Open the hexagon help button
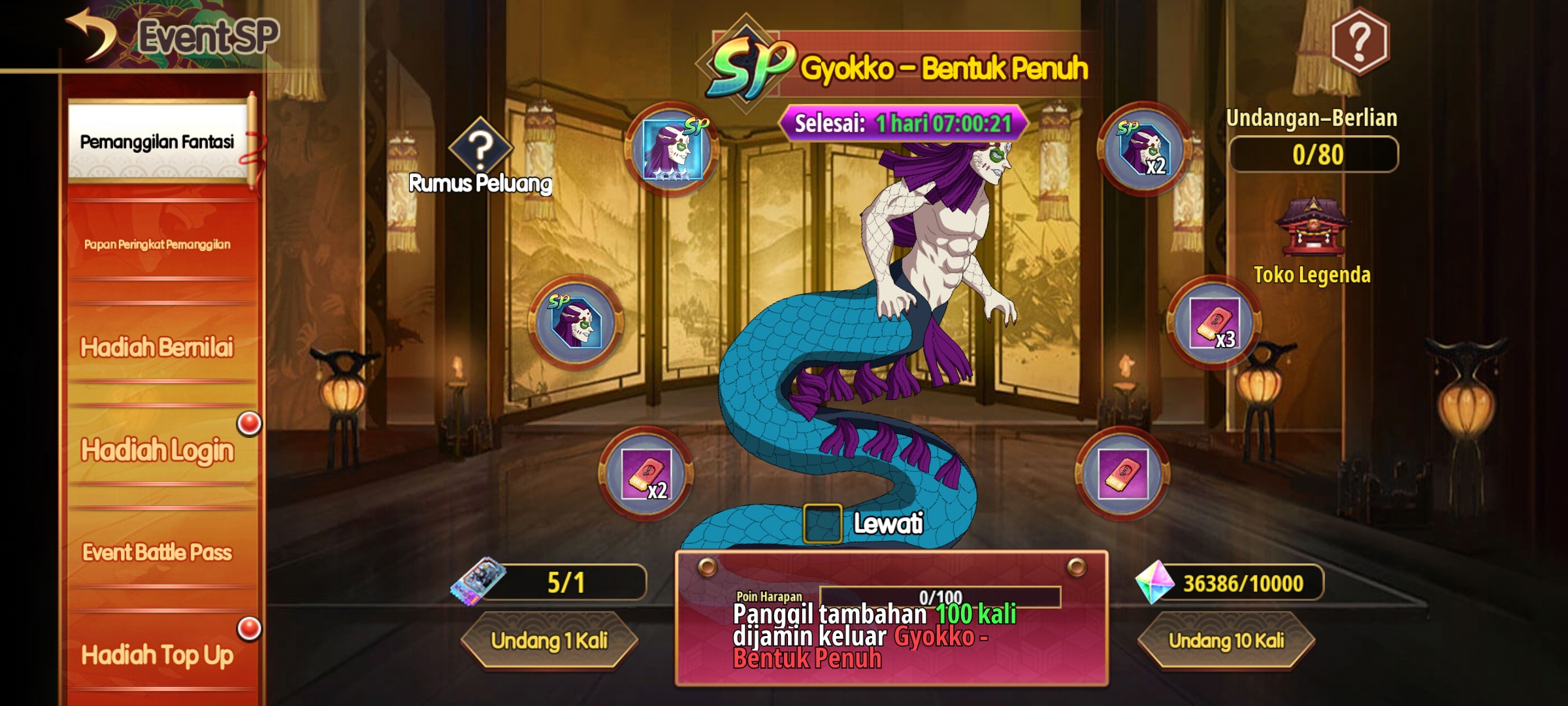Screen dimensions: 1568x706 [x=1360, y=41]
